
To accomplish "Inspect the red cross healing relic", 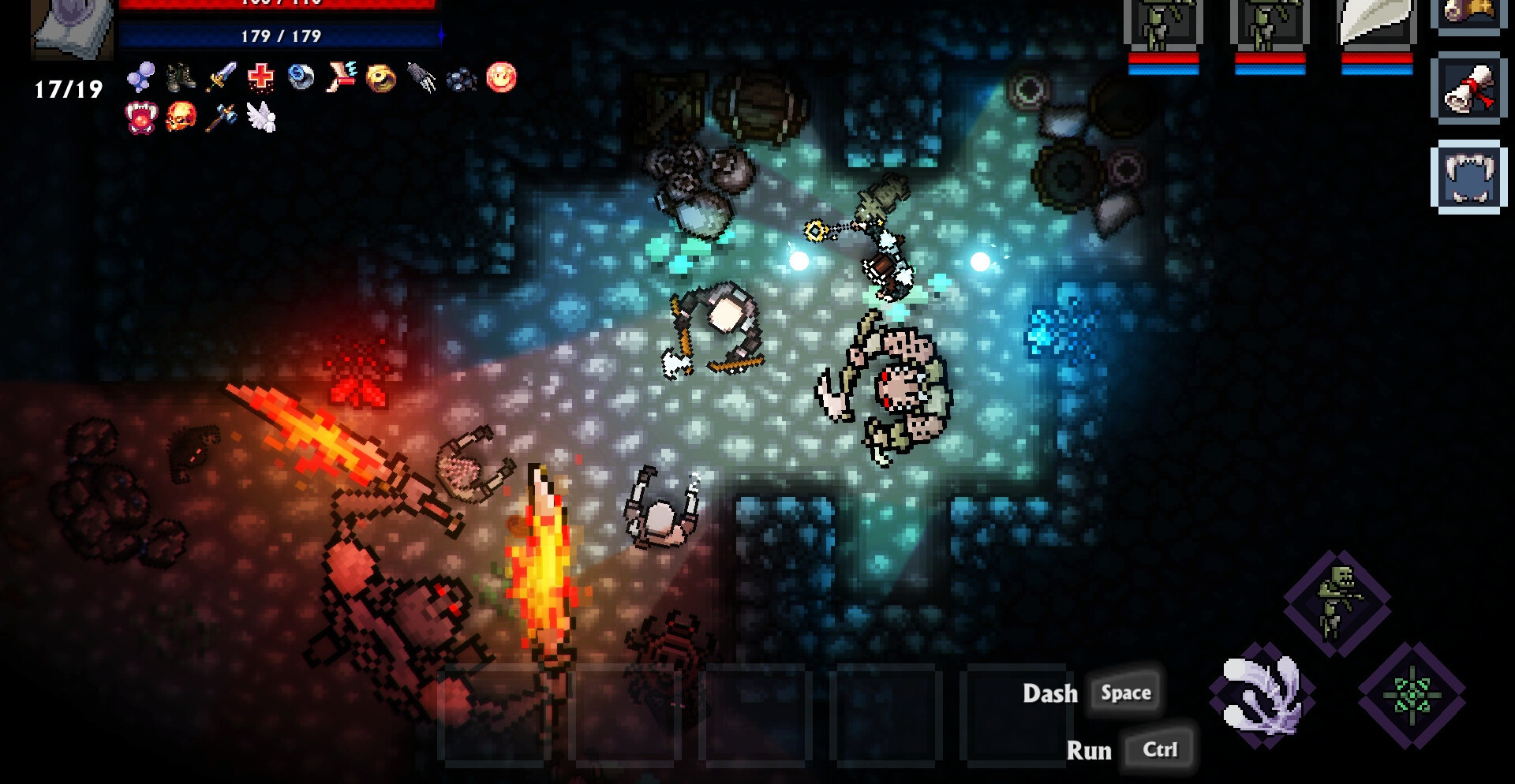I will 261,77.
